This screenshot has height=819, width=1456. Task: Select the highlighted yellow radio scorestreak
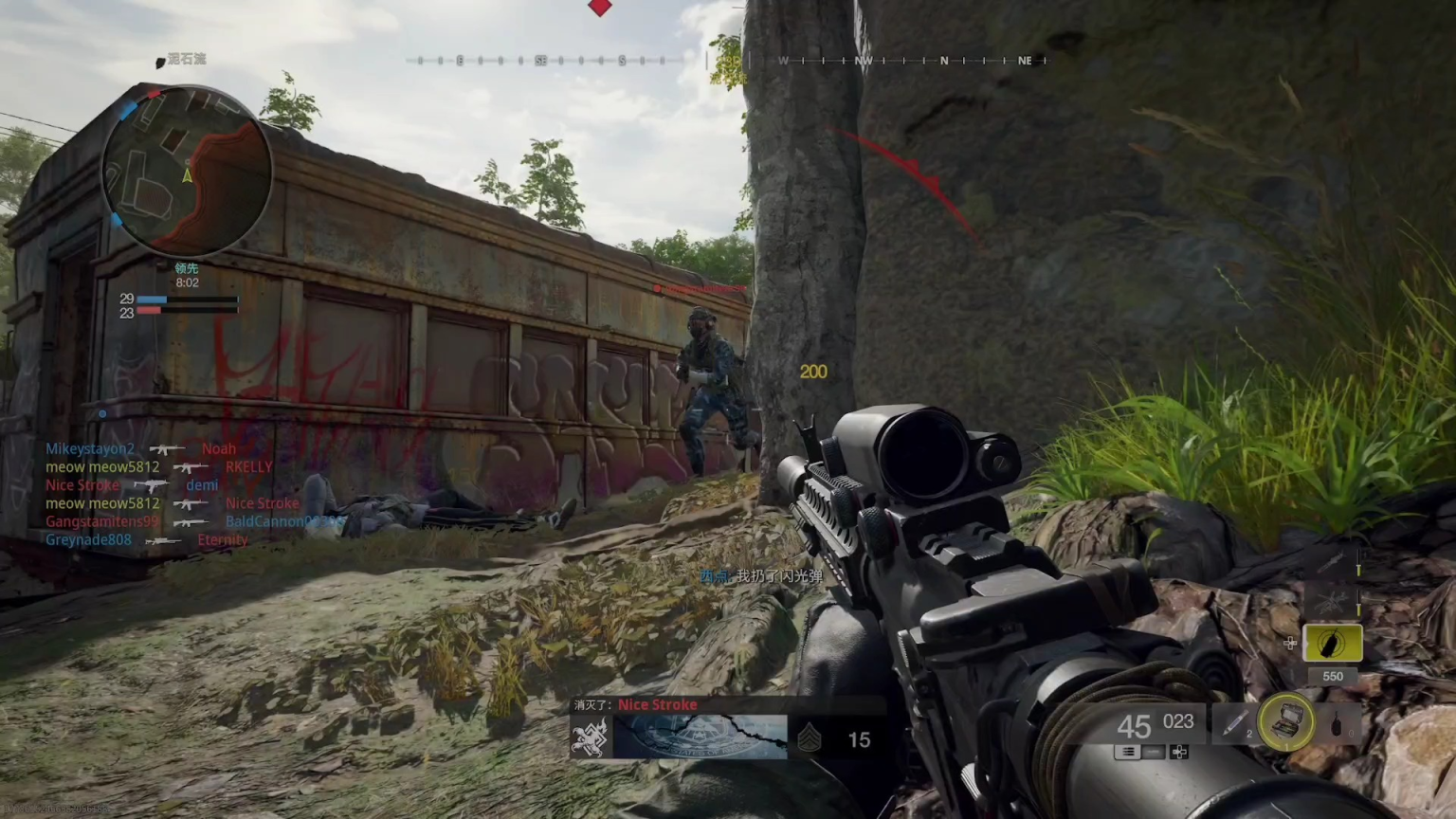pos(1332,644)
